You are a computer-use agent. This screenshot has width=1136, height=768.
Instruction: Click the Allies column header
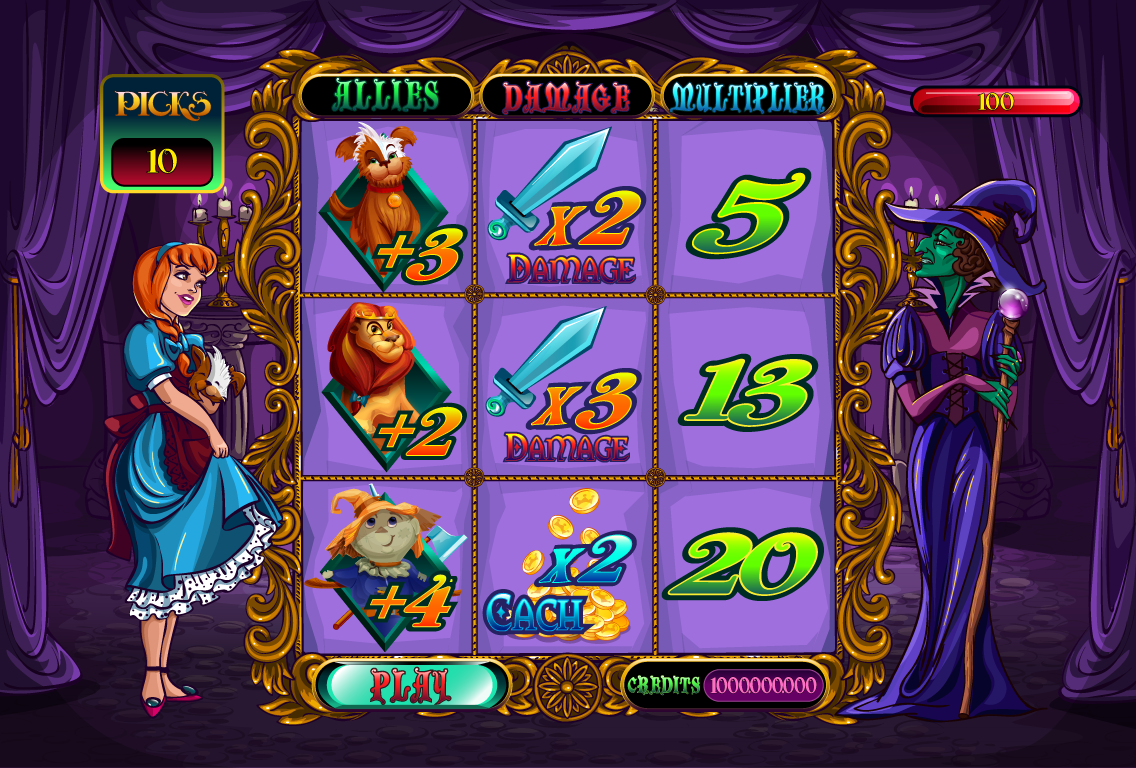386,96
